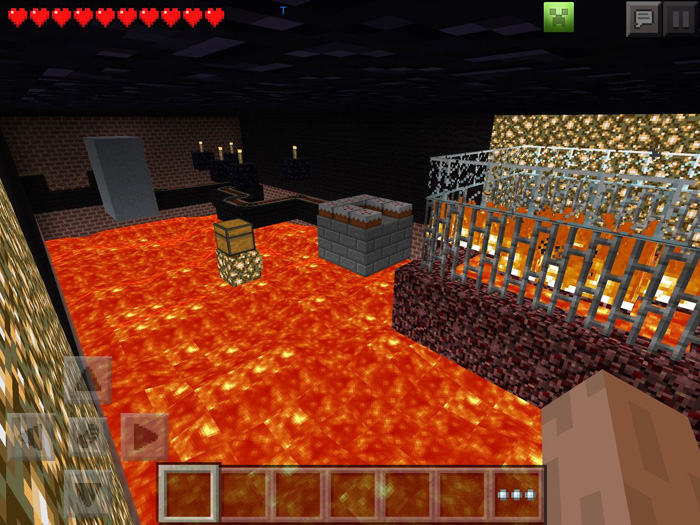Image resolution: width=700 pixels, height=525 pixels.
Task: Move forward with the up arrow pad
Action: (x=88, y=380)
